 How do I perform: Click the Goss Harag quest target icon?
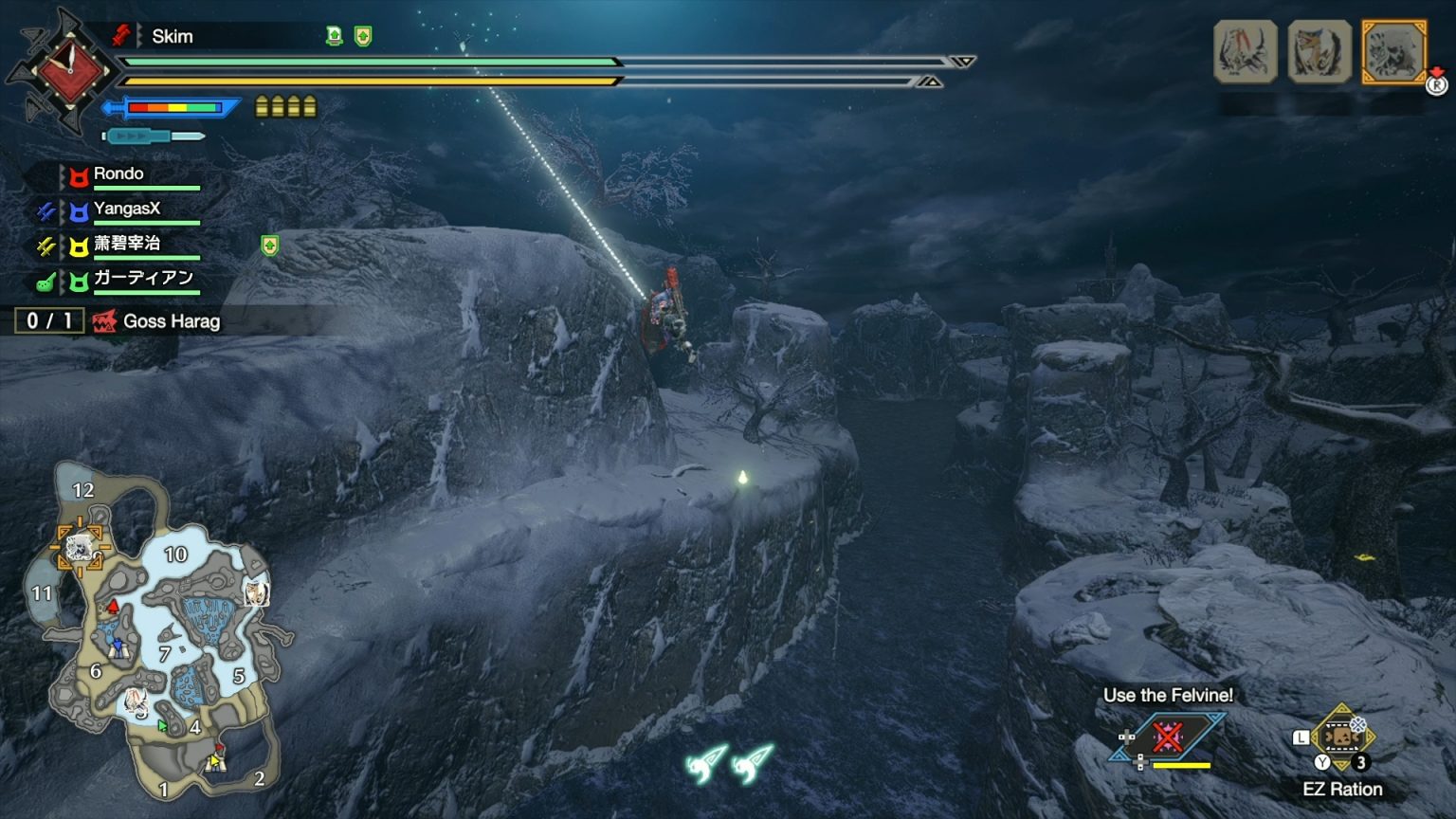(x=104, y=321)
